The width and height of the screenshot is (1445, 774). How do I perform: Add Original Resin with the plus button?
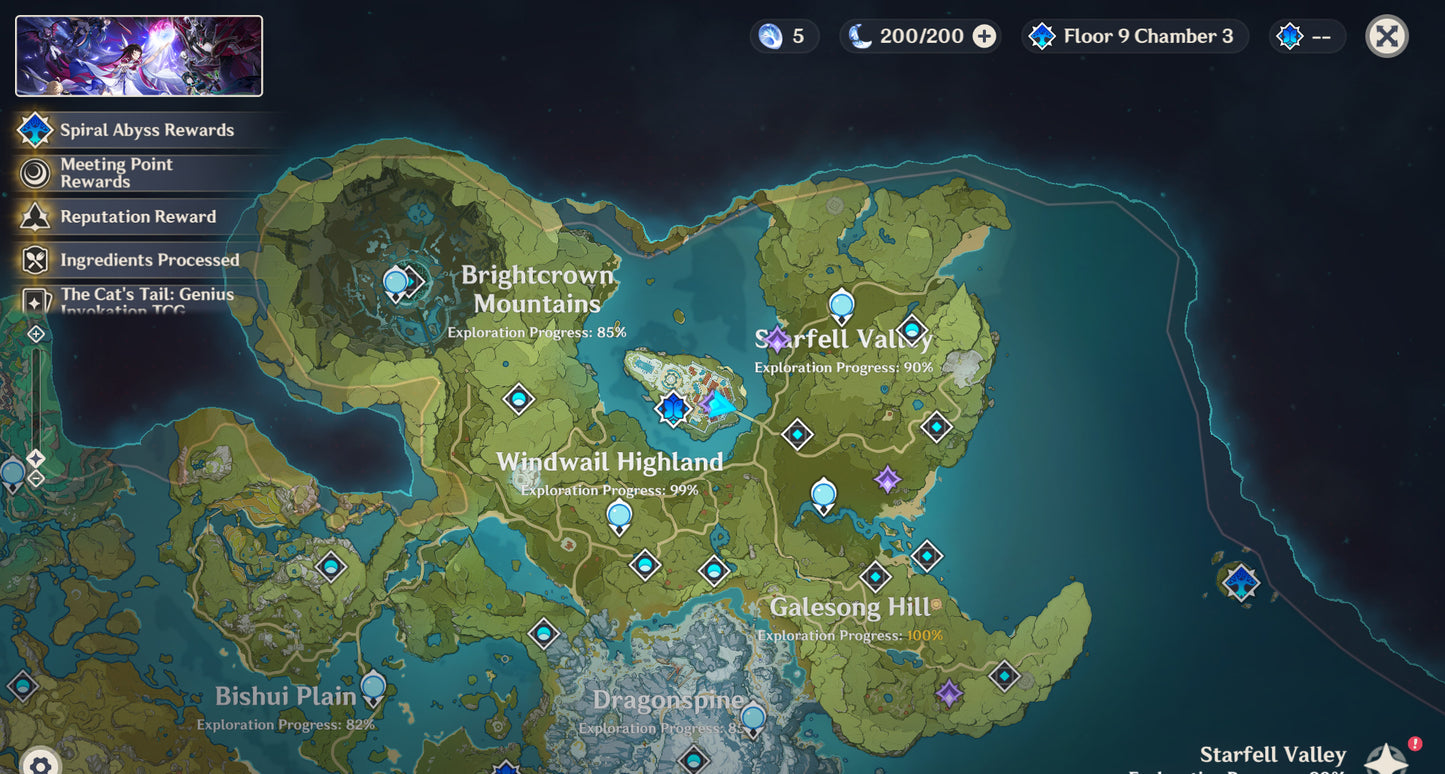coord(984,37)
